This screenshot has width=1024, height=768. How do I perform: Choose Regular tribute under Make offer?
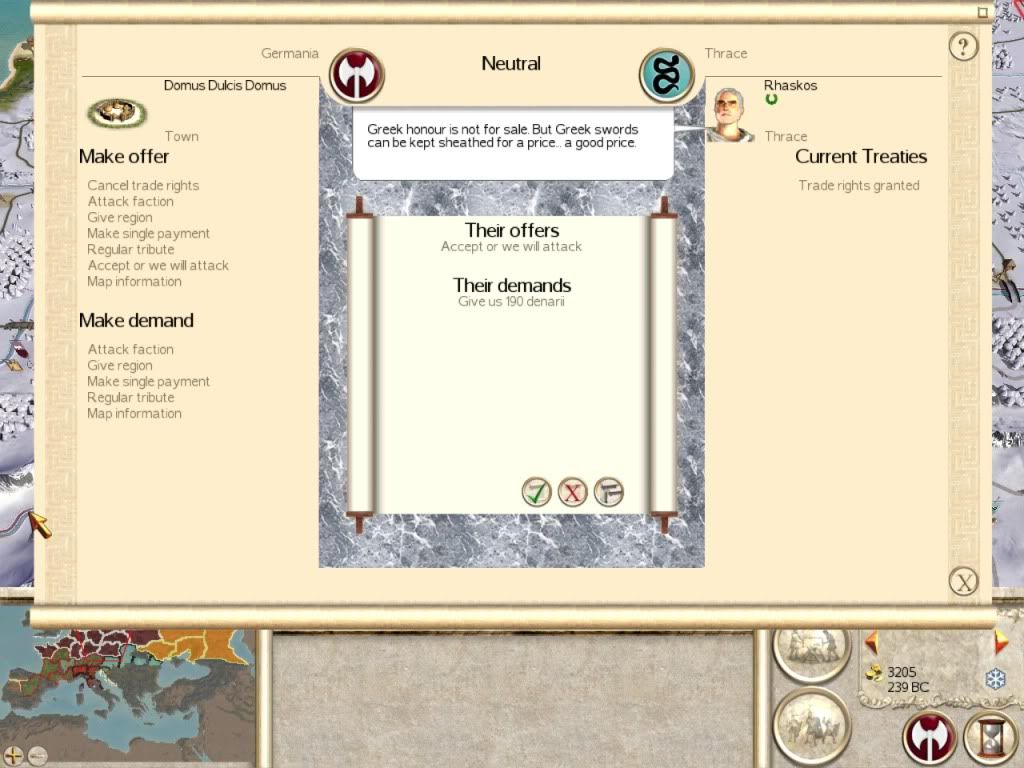pos(130,249)
